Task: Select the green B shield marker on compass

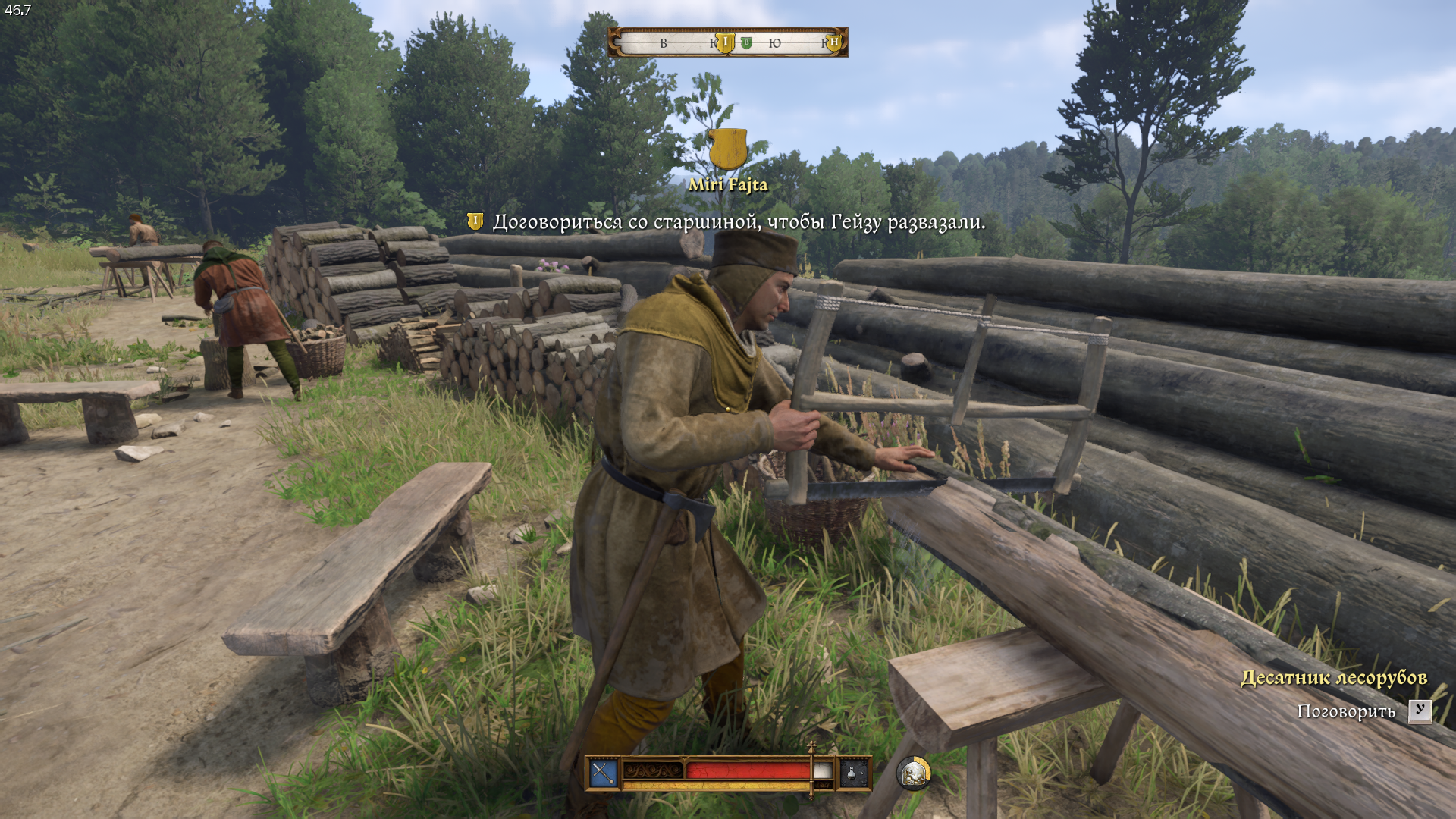Action: coord(746,43)
